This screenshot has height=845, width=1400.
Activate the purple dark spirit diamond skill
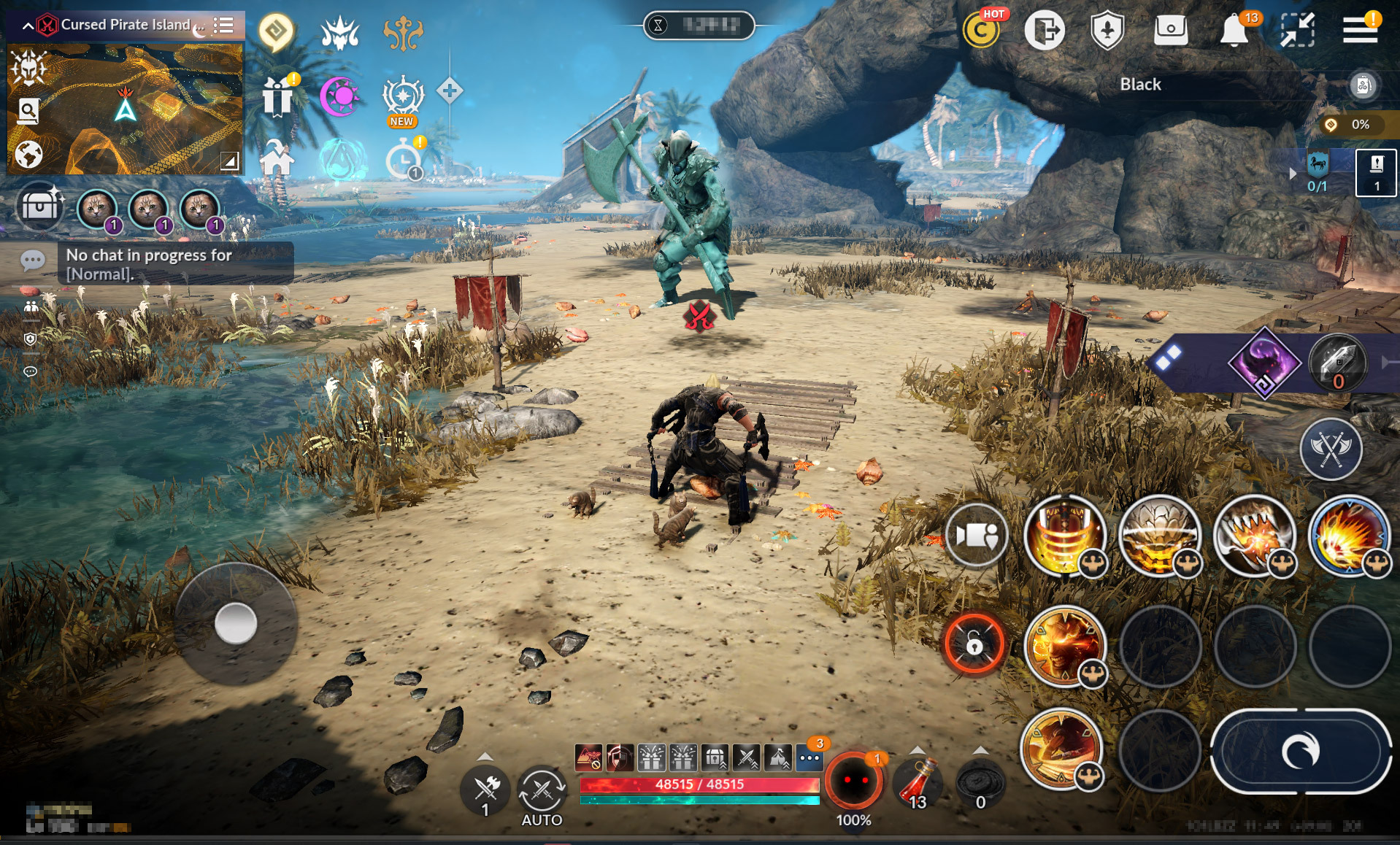[x=1264, y=363]
